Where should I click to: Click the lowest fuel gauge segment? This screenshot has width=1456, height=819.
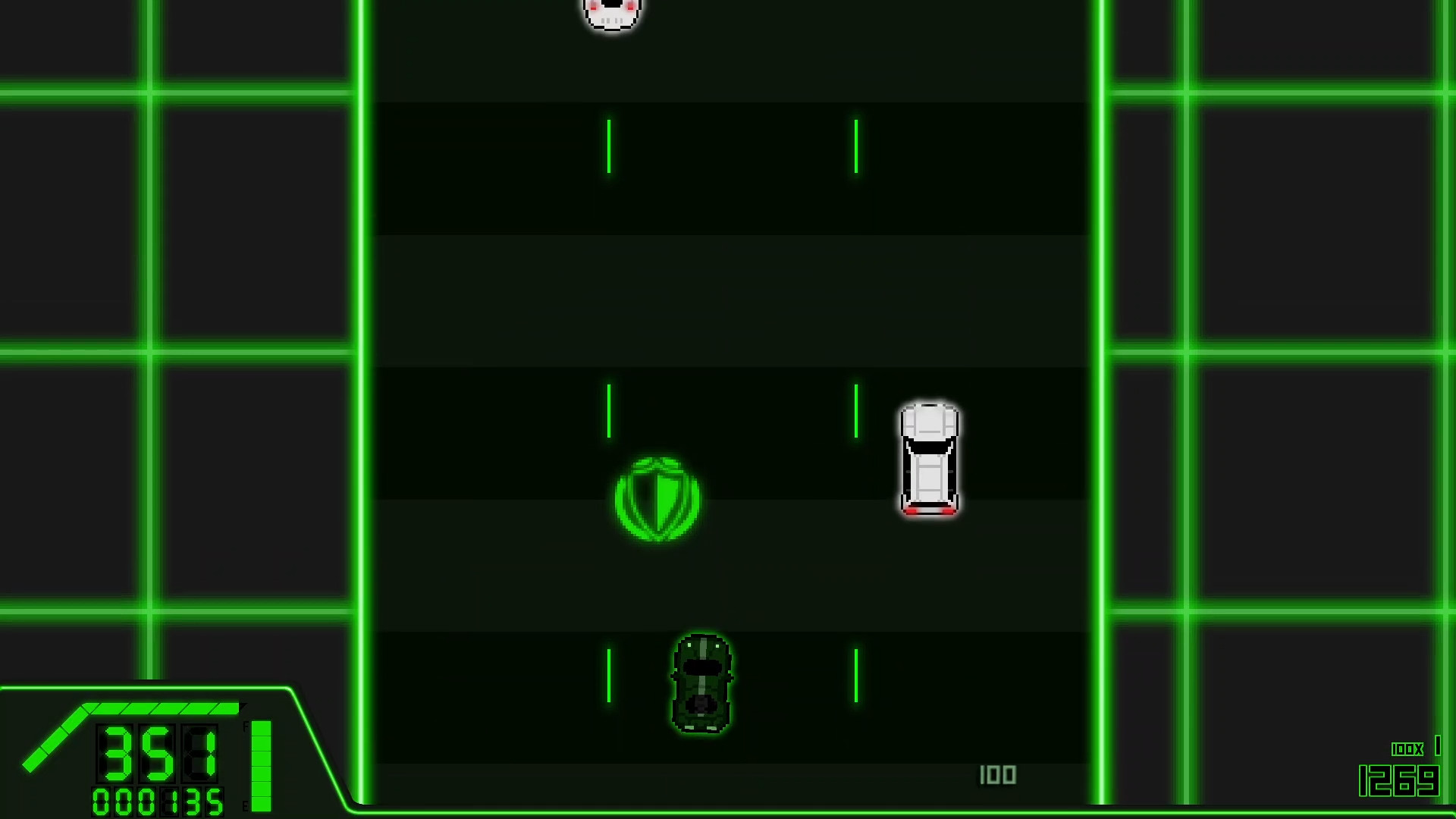point(261,802)
